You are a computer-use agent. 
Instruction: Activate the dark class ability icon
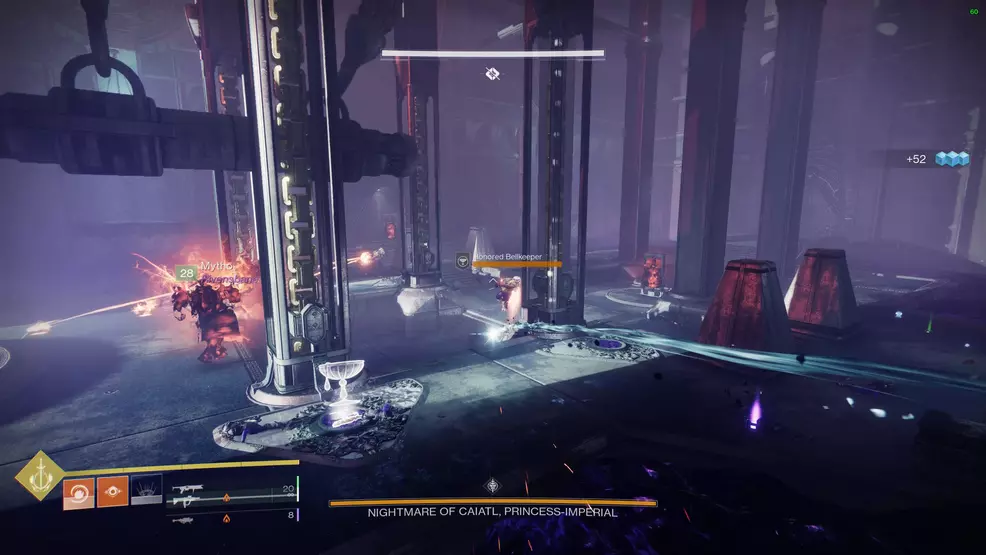[146, 491]
